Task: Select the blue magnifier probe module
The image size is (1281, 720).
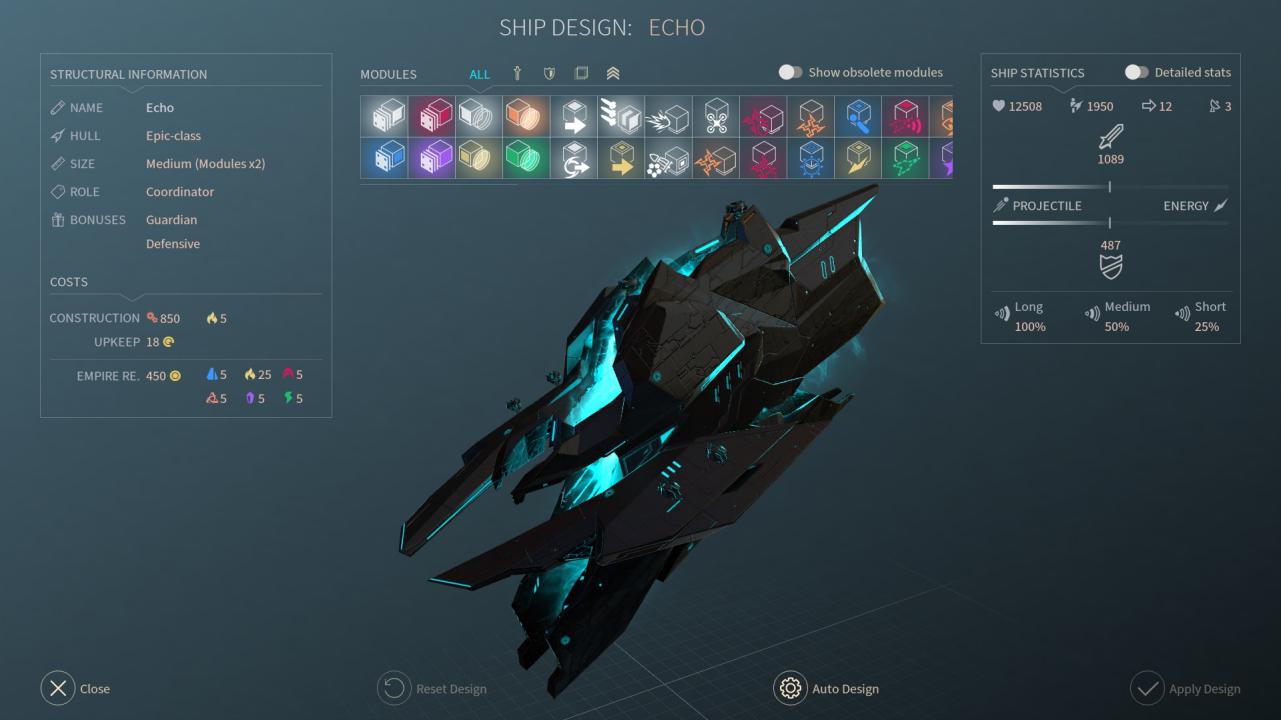Action: point(858,117)
